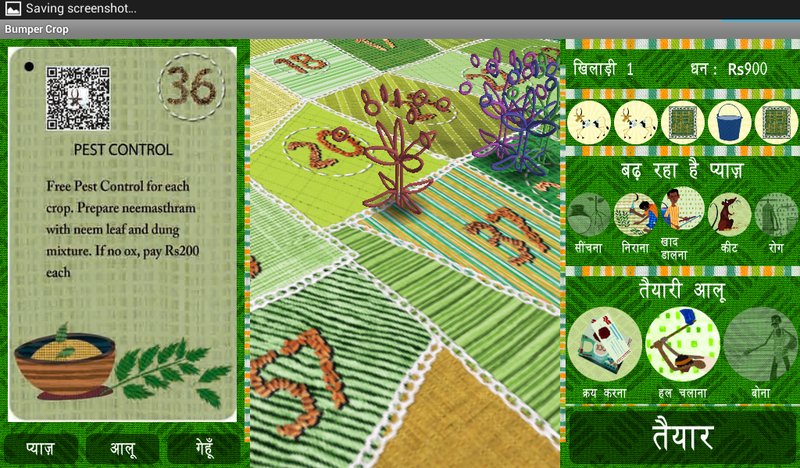800x468 pixels.
Task: Select the आलू potato tab
Action: (123, 448)
